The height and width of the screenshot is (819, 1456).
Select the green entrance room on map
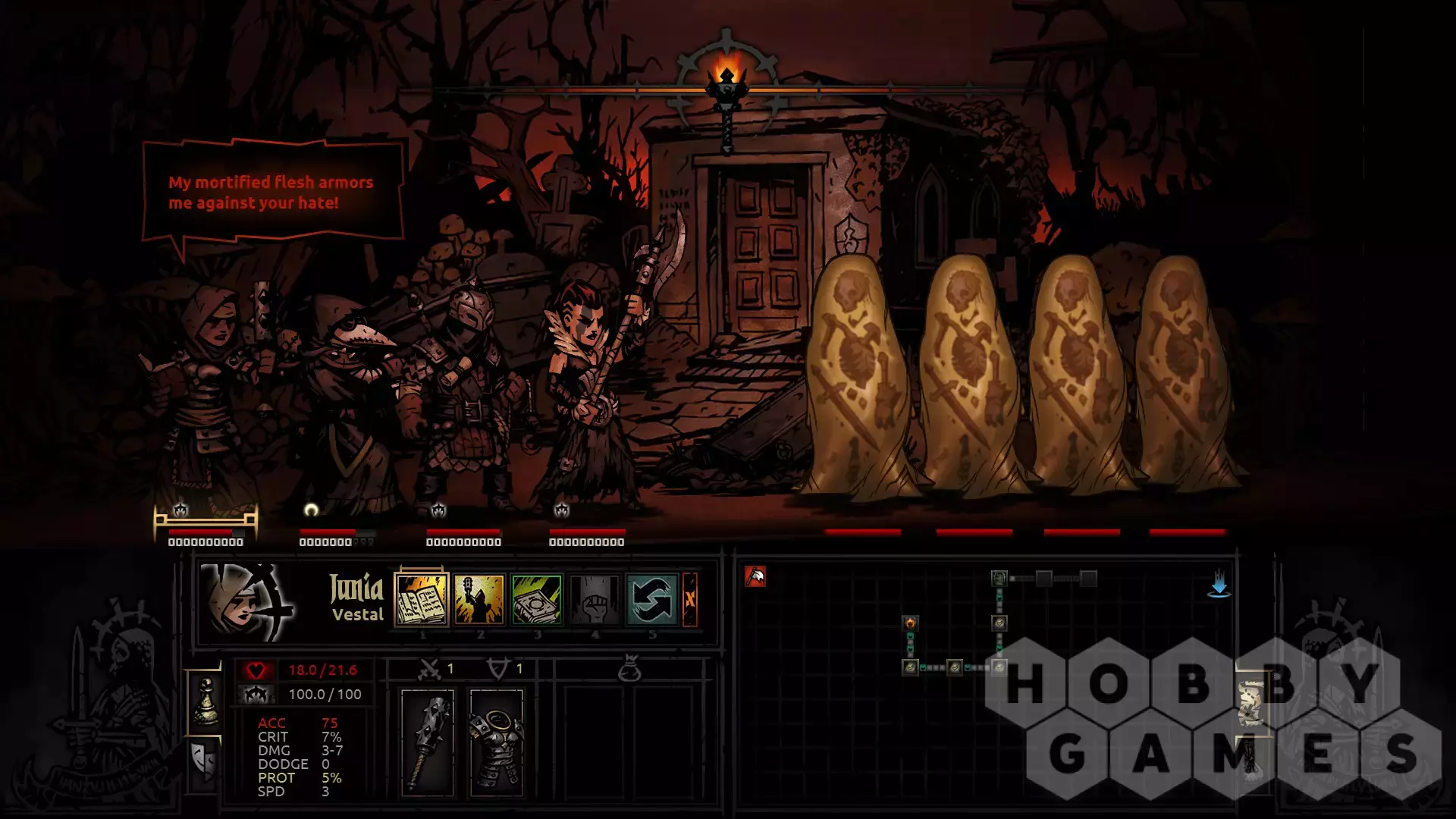(999, 579)
